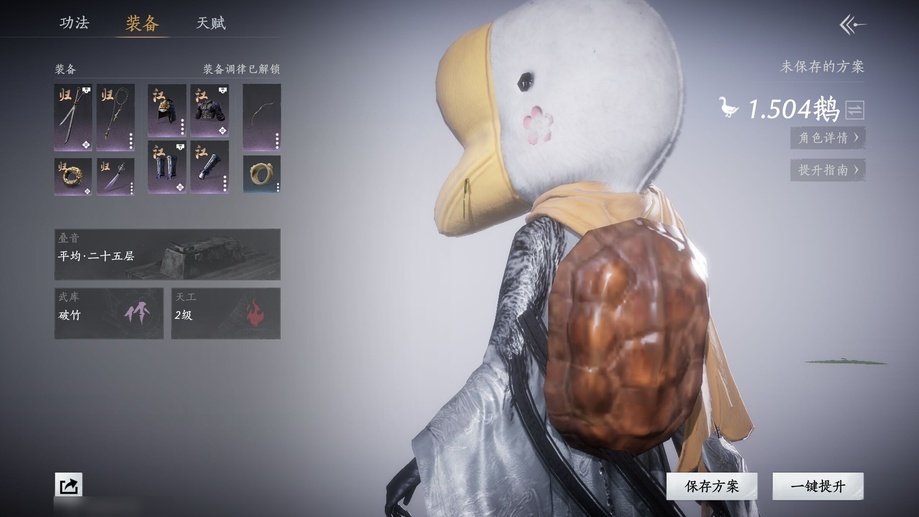Select the 装备 tab

[x=142, y=22]
